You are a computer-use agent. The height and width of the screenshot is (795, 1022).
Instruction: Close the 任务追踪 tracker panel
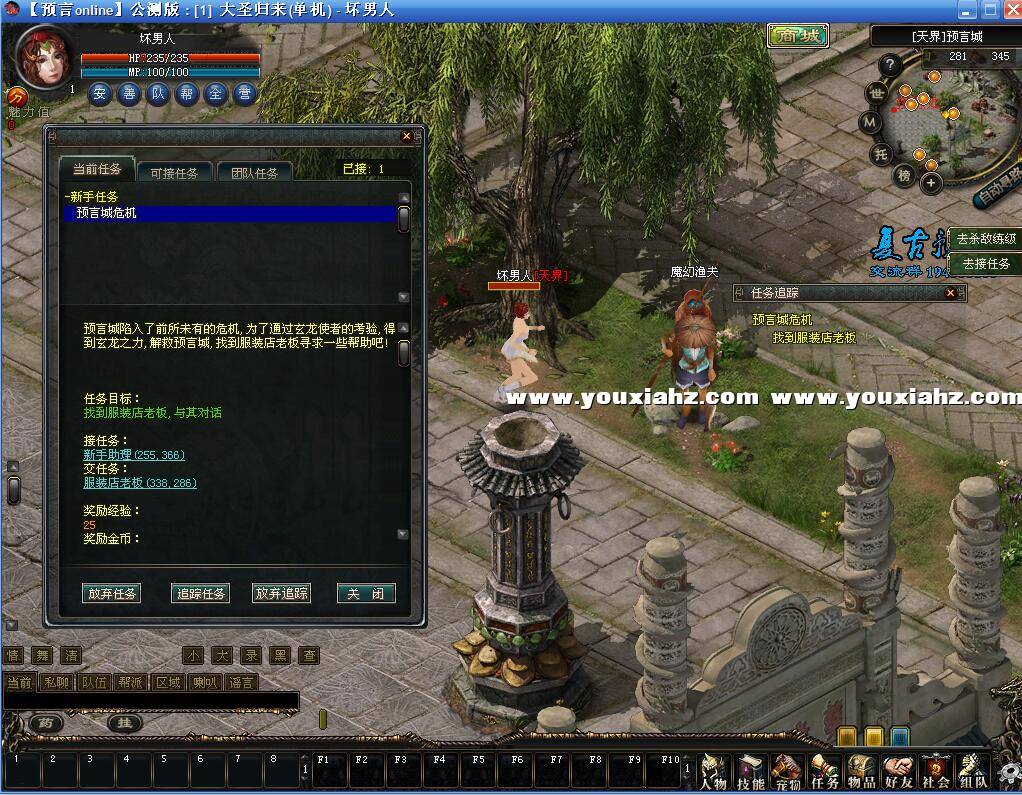click(x=950, y=293)
